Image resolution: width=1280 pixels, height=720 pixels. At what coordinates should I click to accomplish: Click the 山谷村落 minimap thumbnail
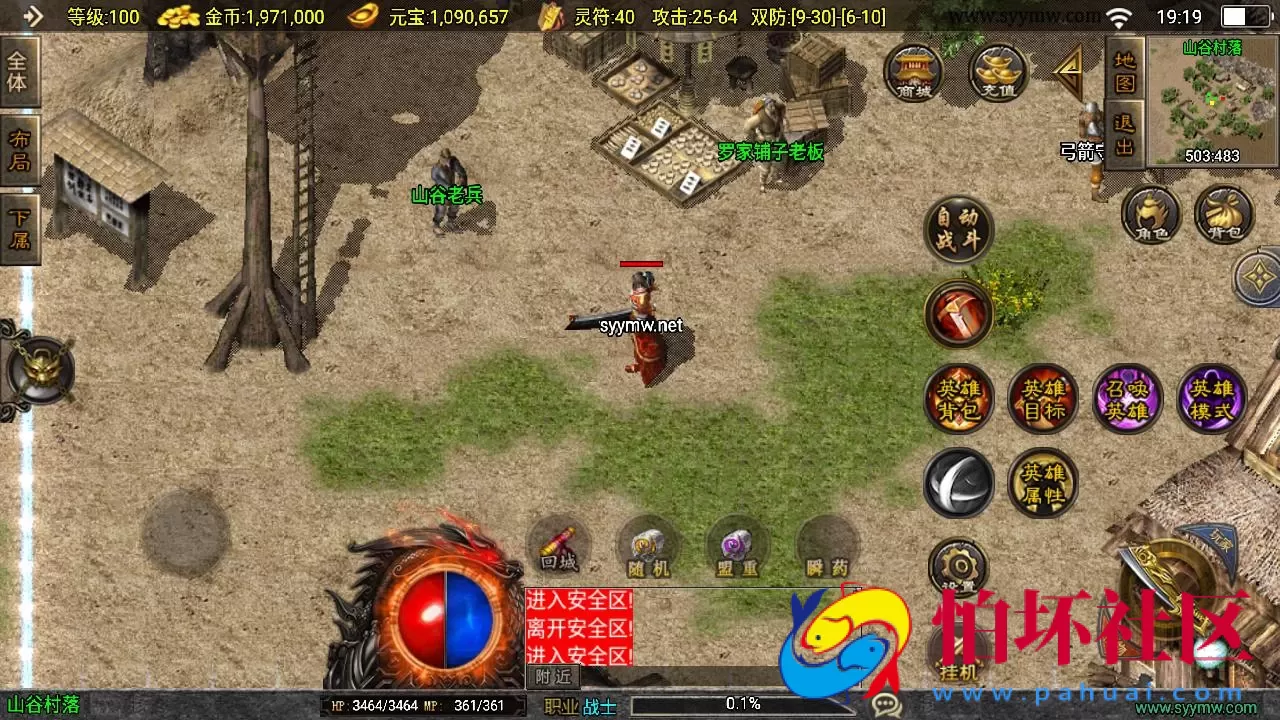(1210, 100)
